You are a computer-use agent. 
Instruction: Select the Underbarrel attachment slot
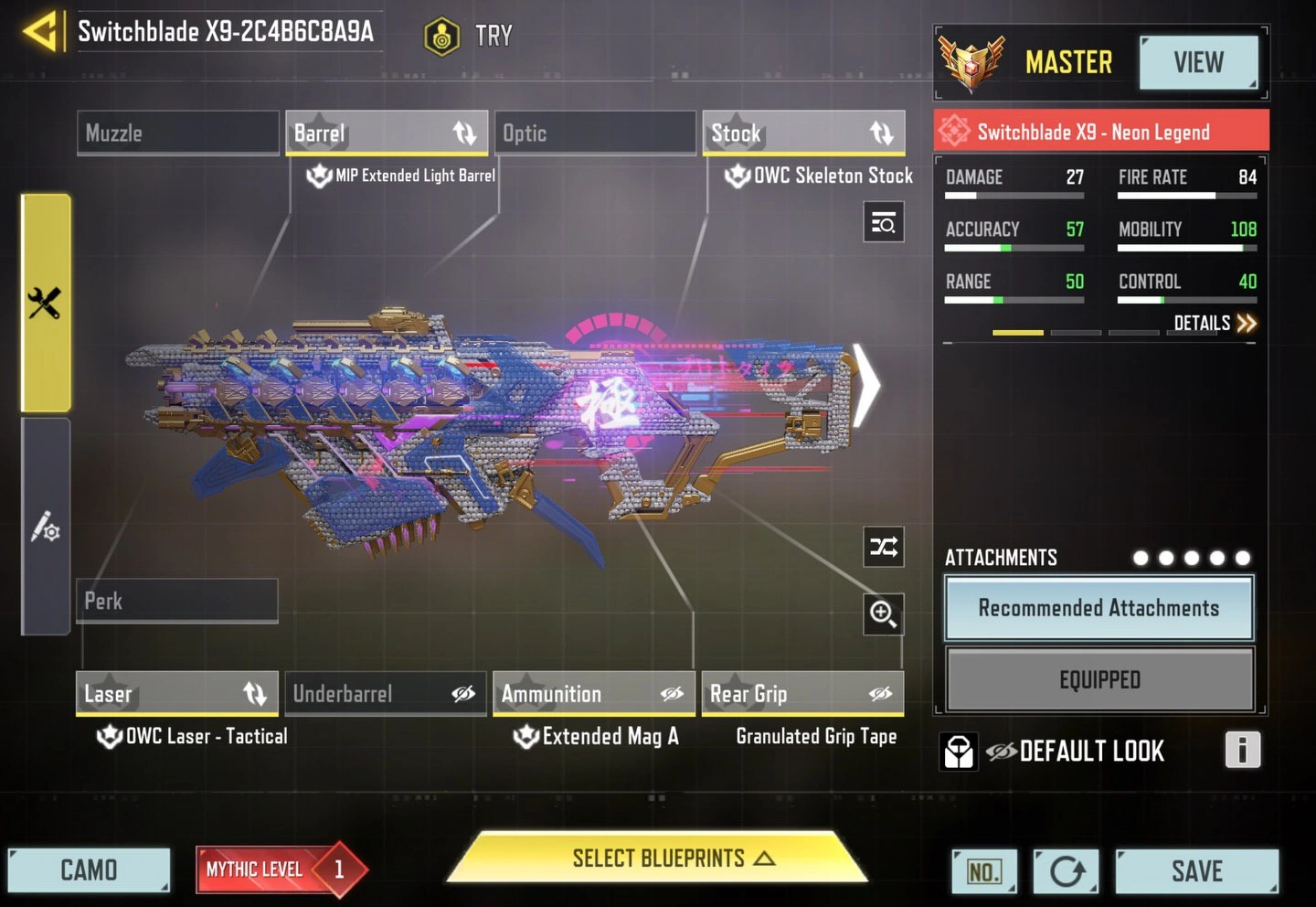[385, 694]
